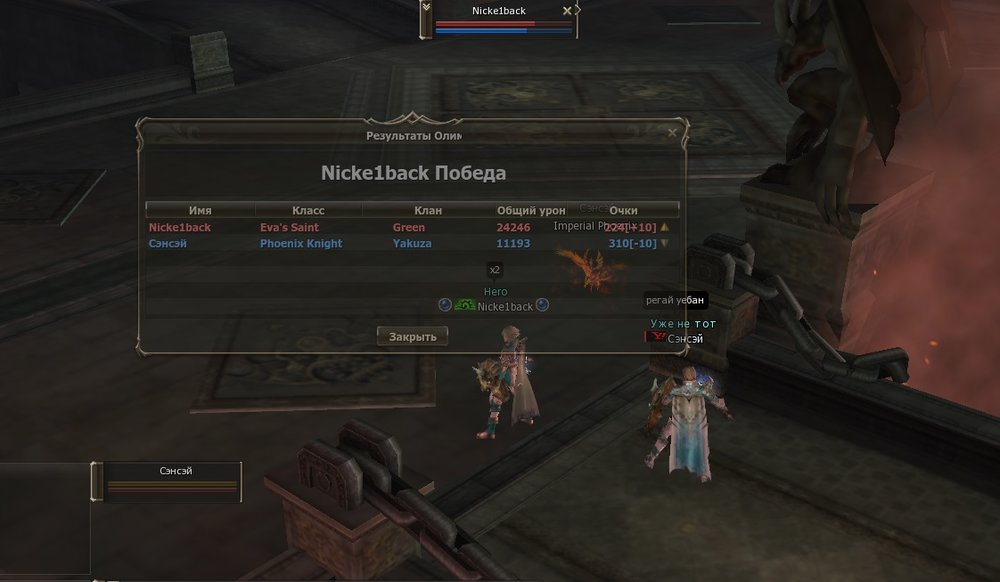Close the Olympiad results window with X
Viewport: 1000px width, 582px height.
tap(672, 132)
